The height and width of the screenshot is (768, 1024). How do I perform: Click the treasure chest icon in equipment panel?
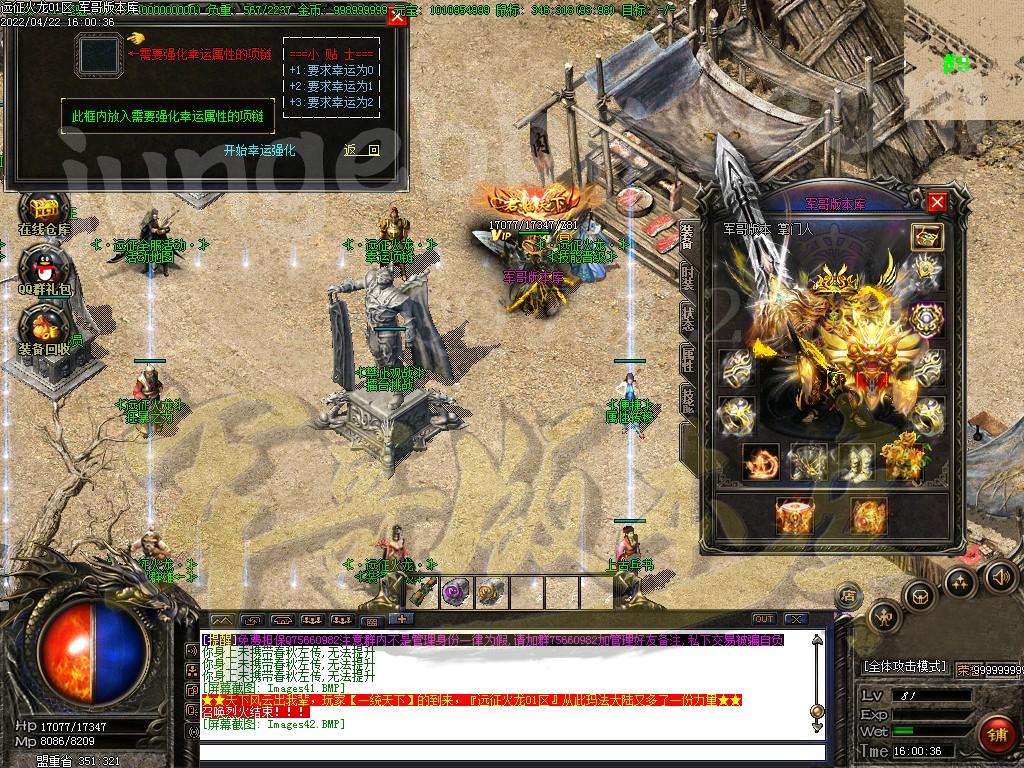pyautogui.click(x=926, y=237)
